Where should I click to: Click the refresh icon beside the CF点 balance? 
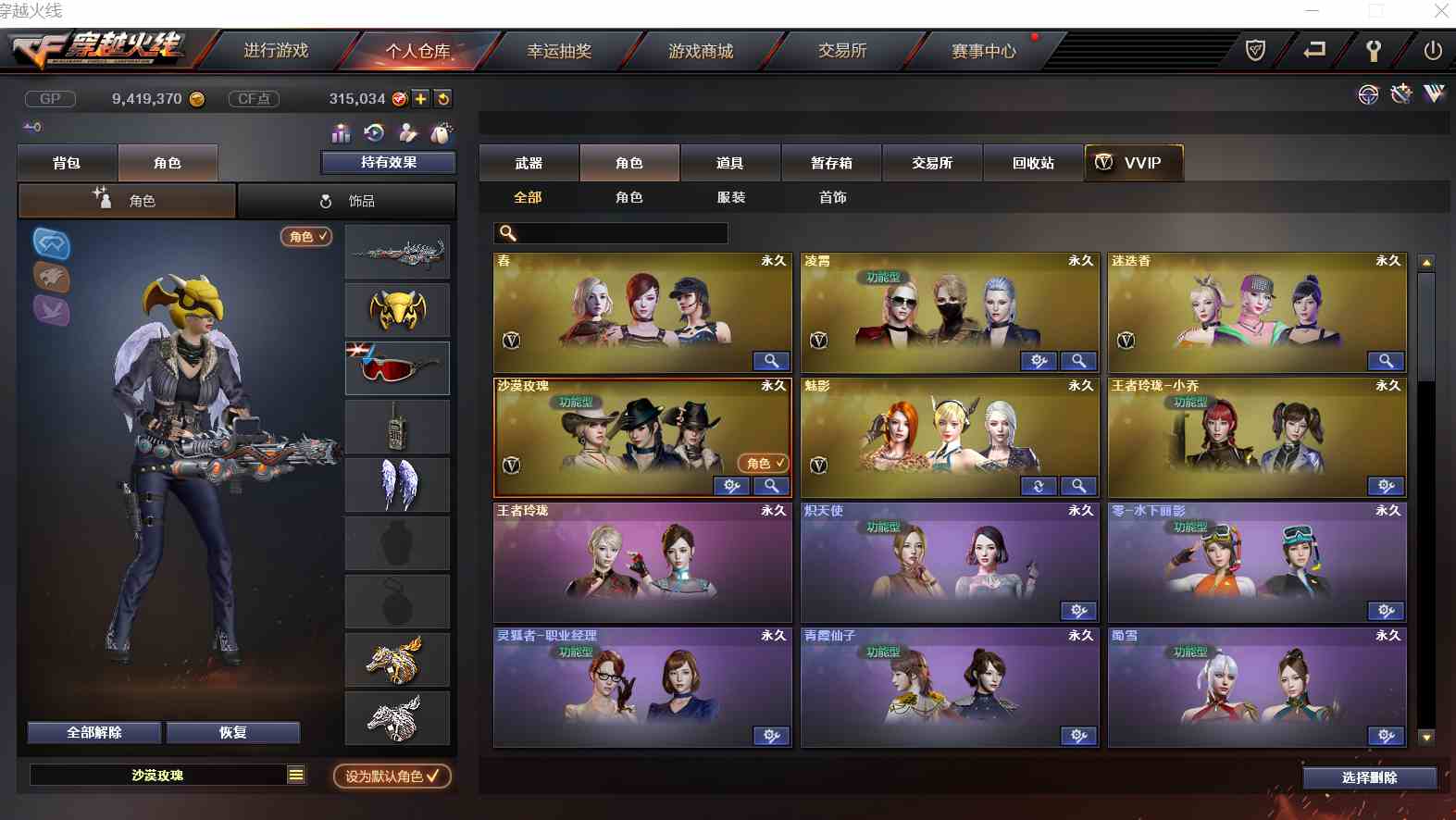442,98
